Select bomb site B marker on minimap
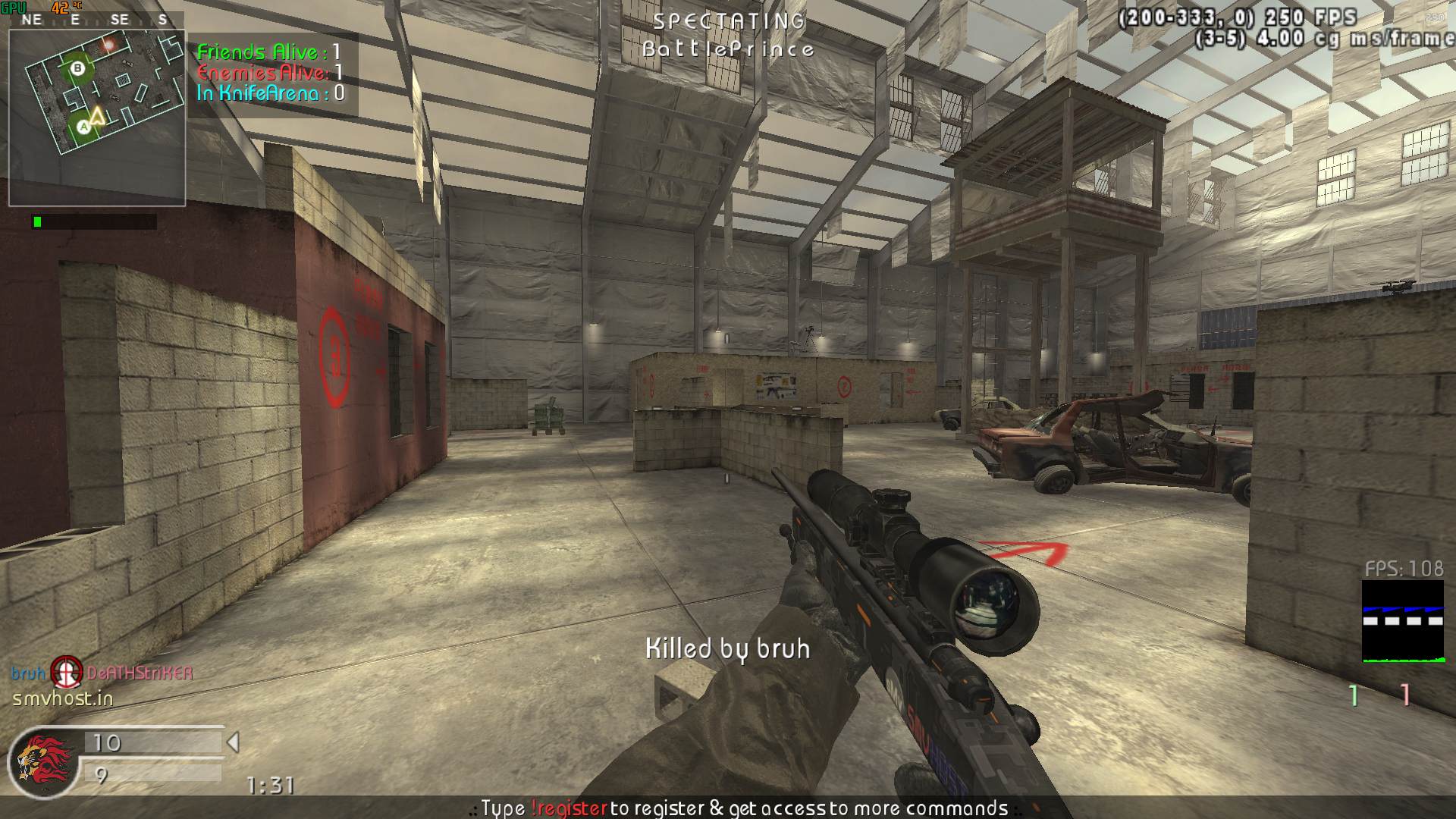The height and width of the screenshot is (819, 1456). (77, 69)
